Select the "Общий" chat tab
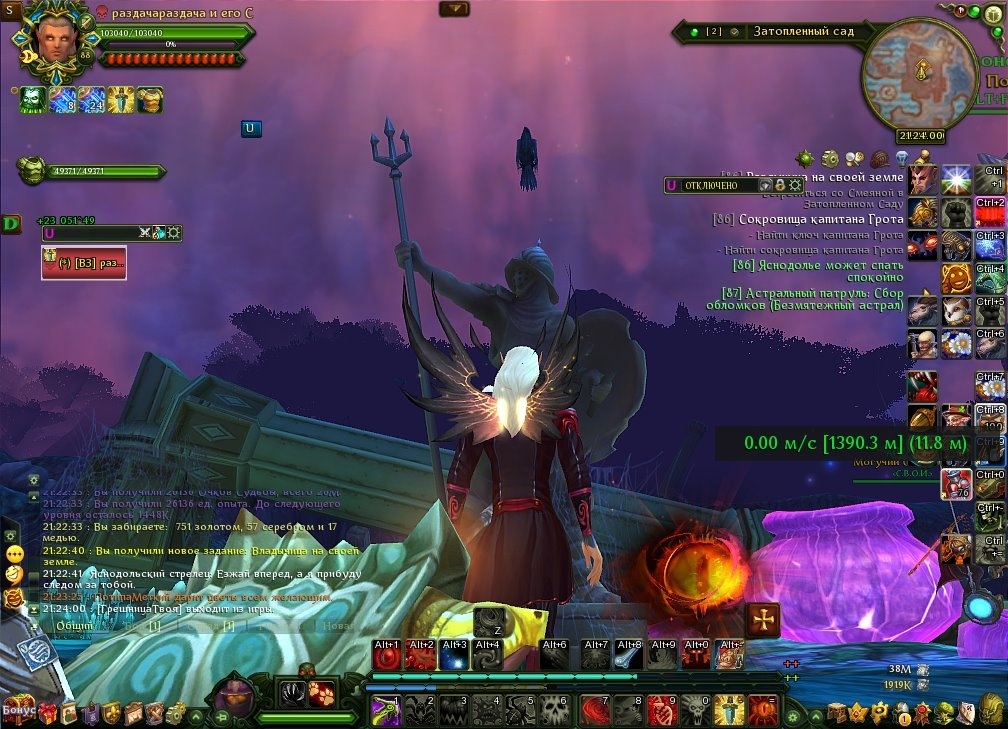Screen dimensions: 1008x729 75,626
